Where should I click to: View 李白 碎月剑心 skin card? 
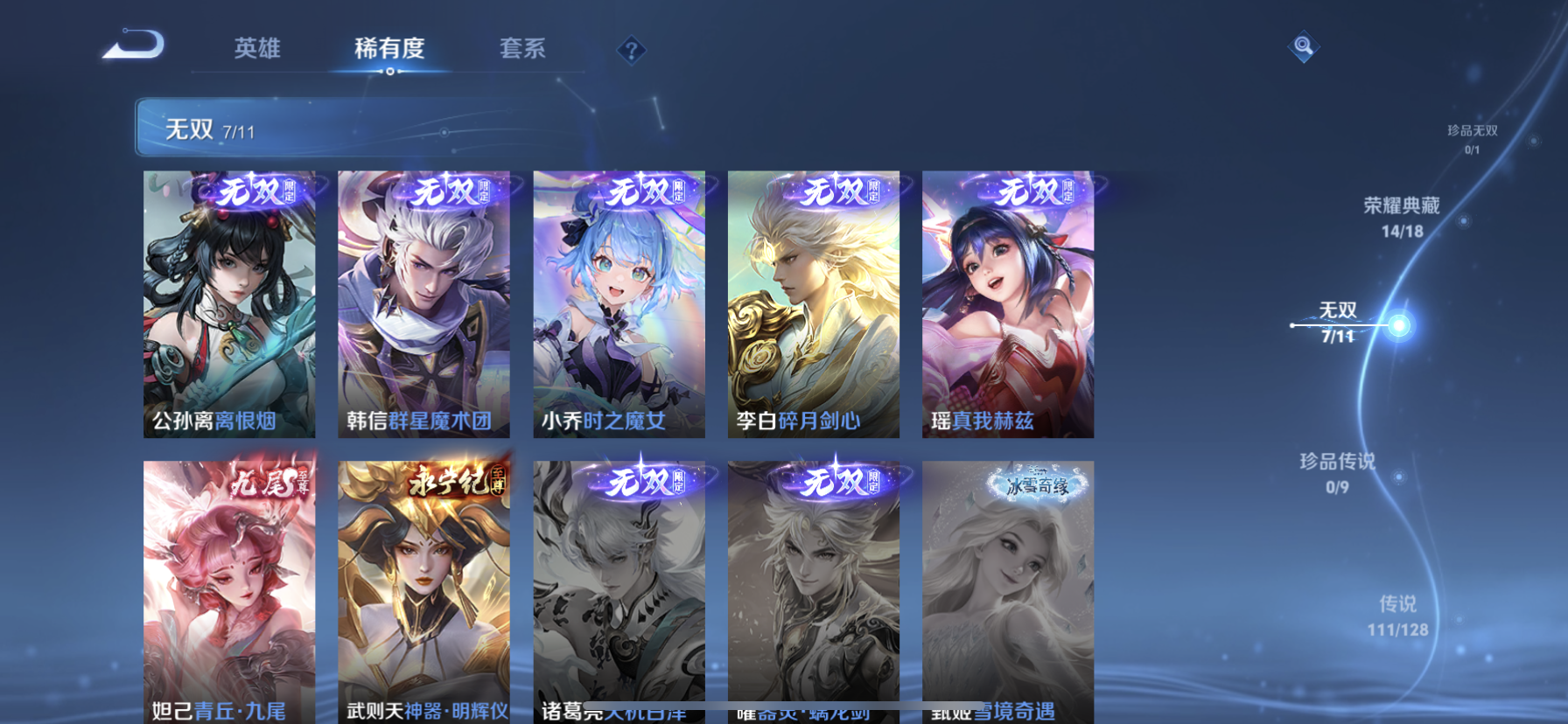pyautogui.click(x=813, y=304)
